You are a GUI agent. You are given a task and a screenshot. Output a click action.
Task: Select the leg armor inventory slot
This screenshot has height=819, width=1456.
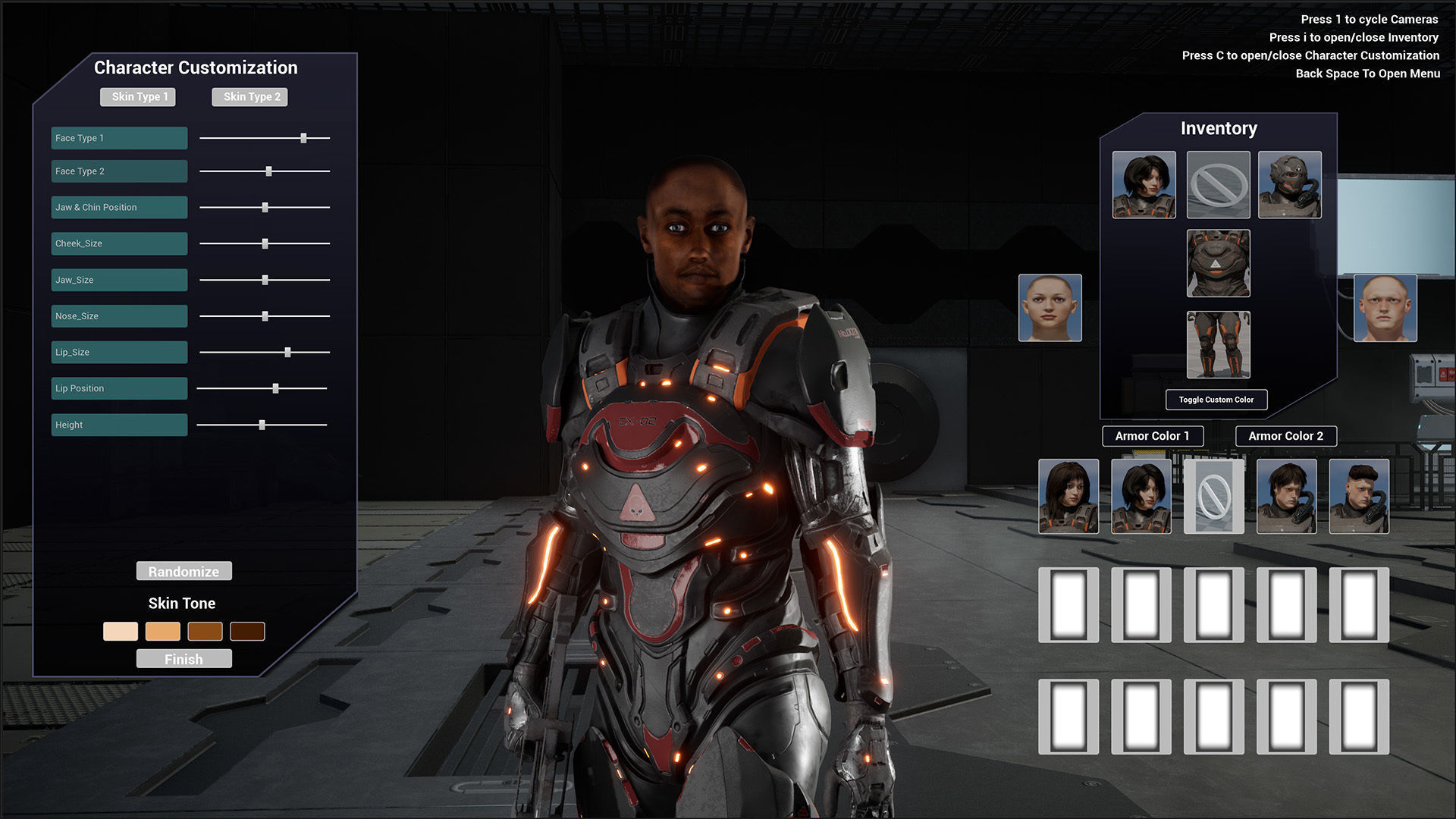click(x=1218, y=344)
